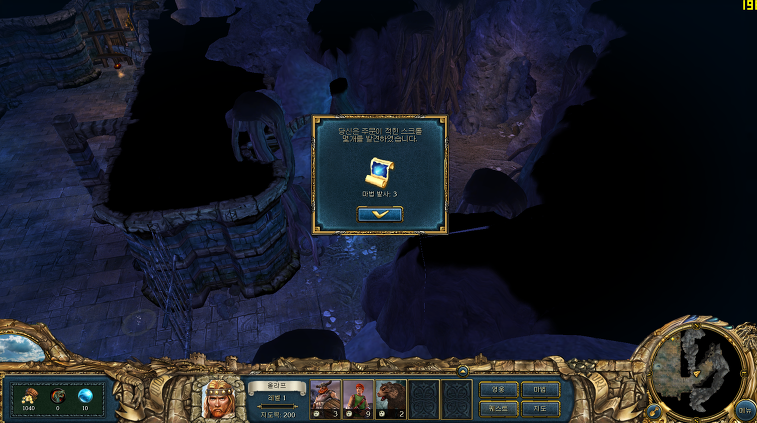Confirm the scroll dialog with the checkmark button
The width and height of the screenshot is (757, 423).
click(380, 214)
